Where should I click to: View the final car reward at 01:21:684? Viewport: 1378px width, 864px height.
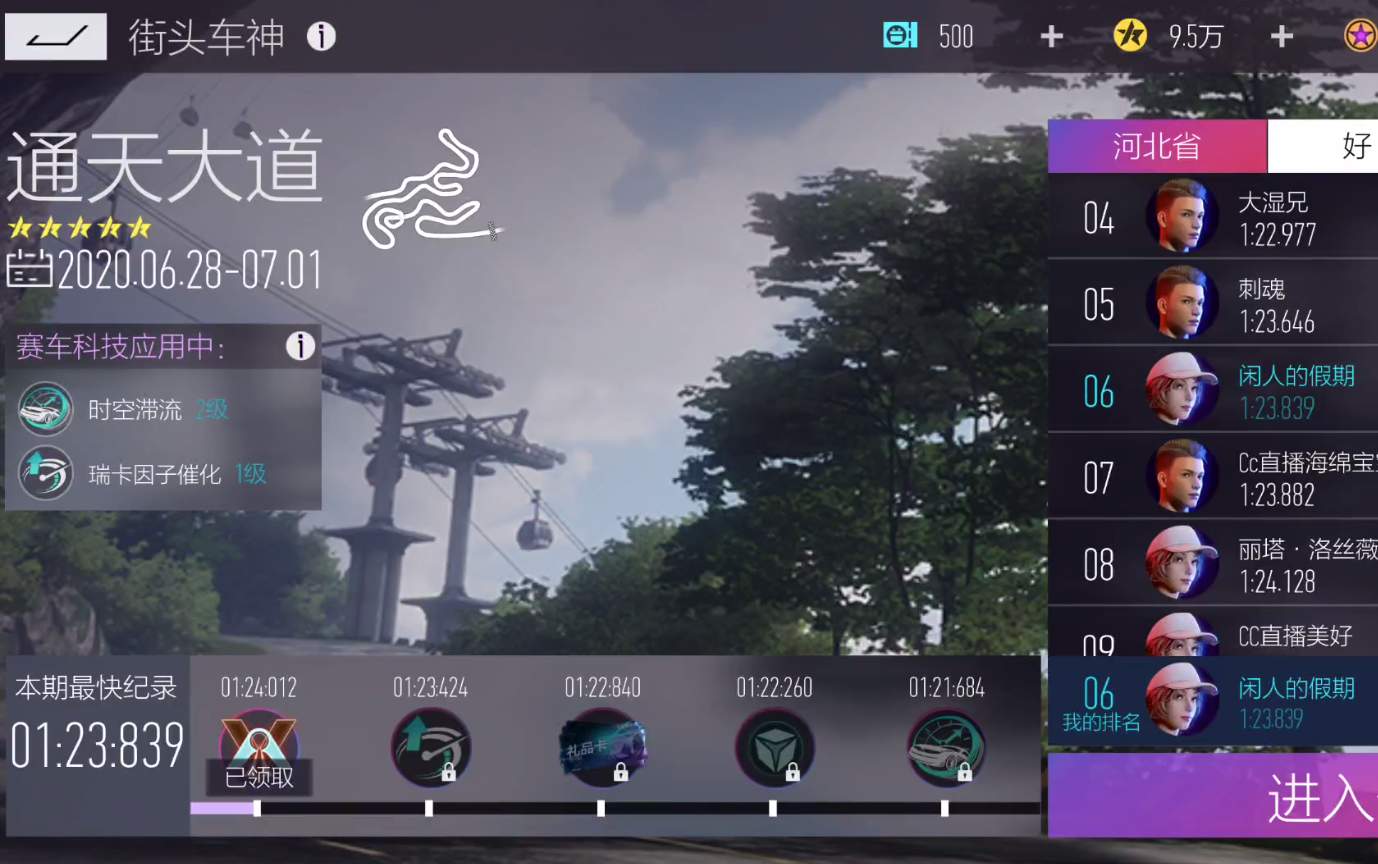945,745
